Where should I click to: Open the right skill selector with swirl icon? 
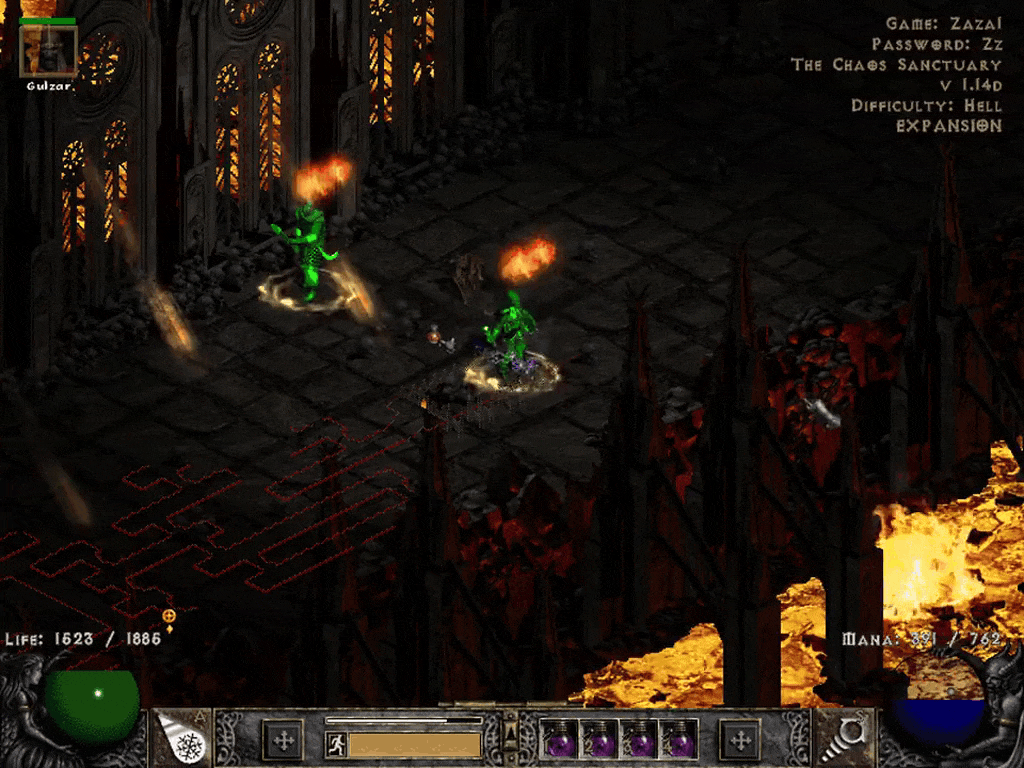(x=845, y=739)
